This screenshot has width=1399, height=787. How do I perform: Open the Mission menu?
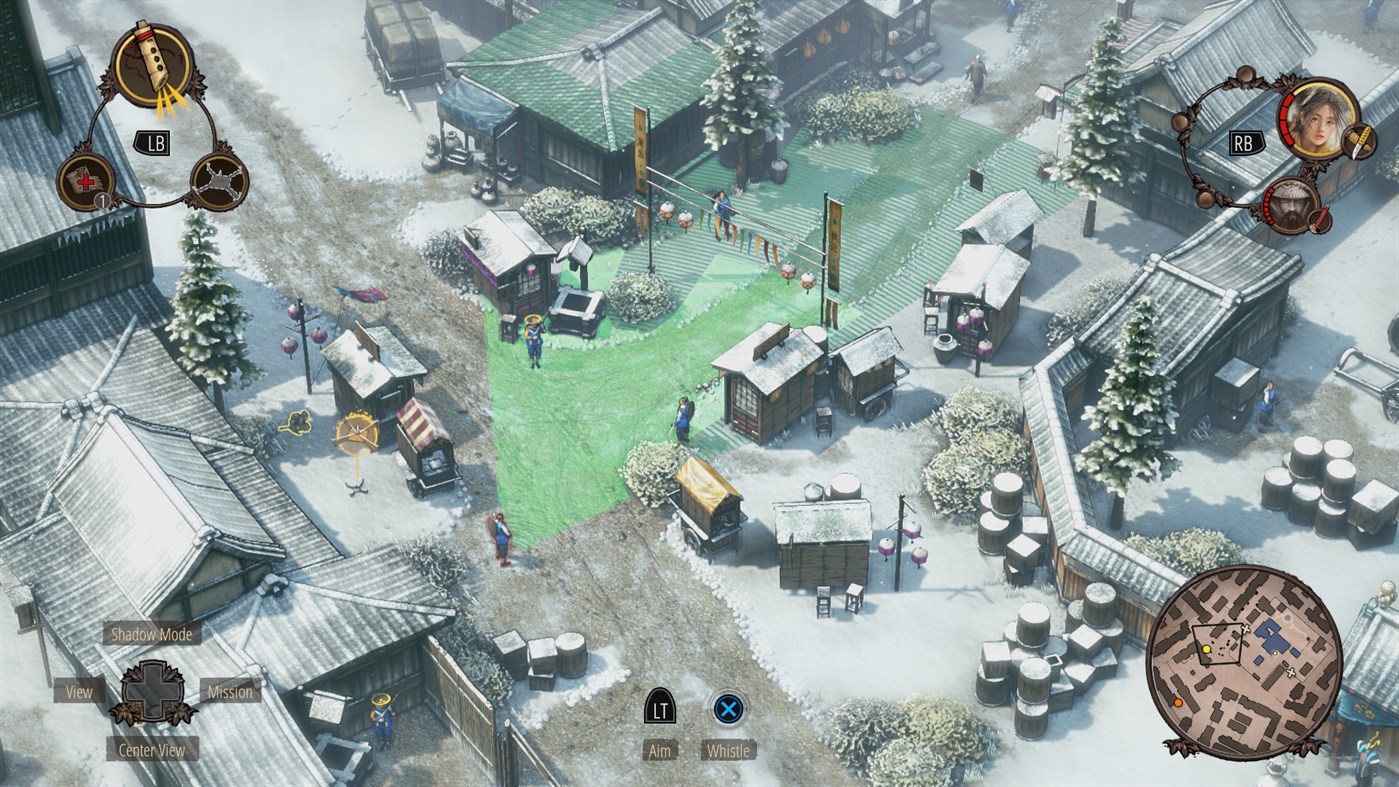pos(230,691)
